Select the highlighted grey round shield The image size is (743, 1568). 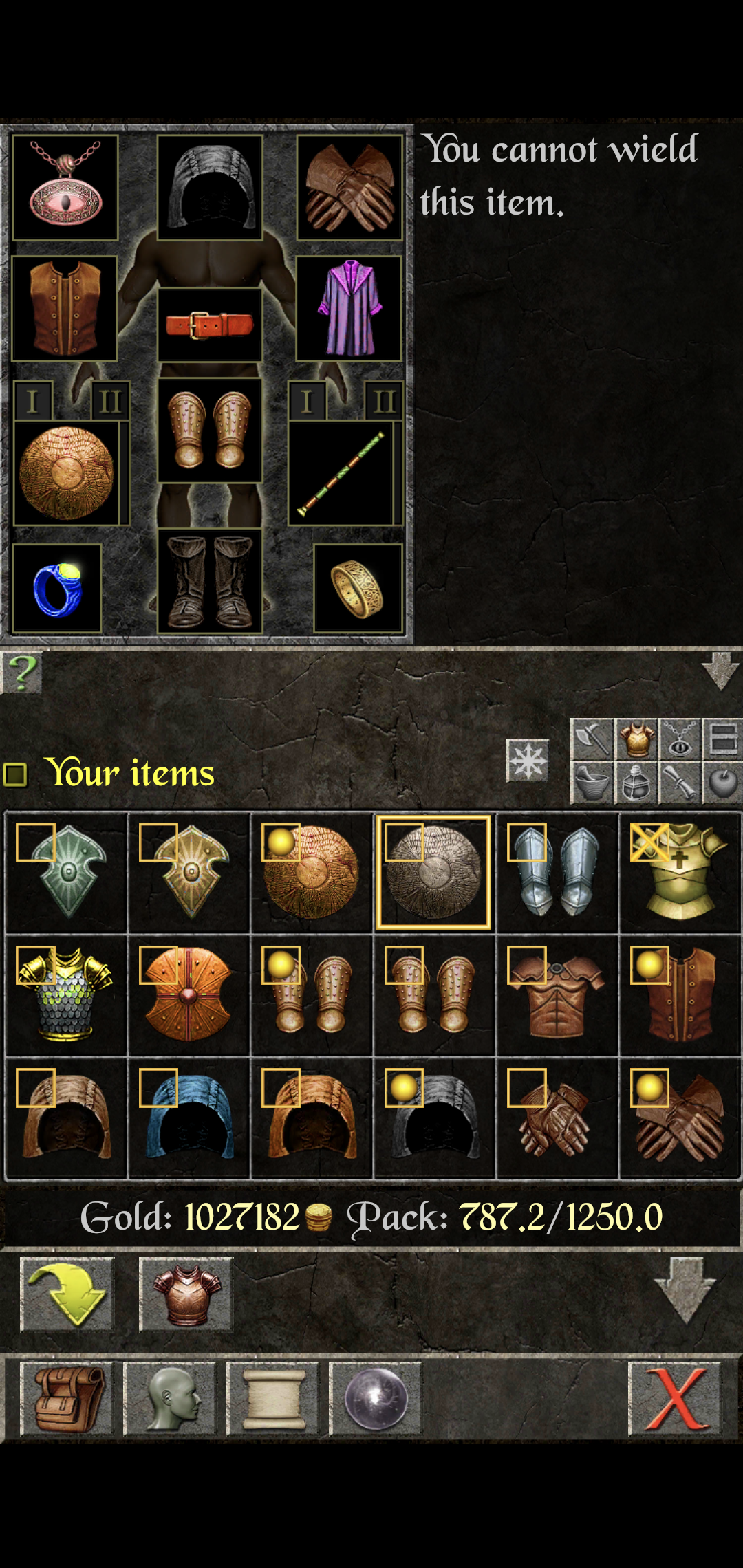tap(433, 872)
